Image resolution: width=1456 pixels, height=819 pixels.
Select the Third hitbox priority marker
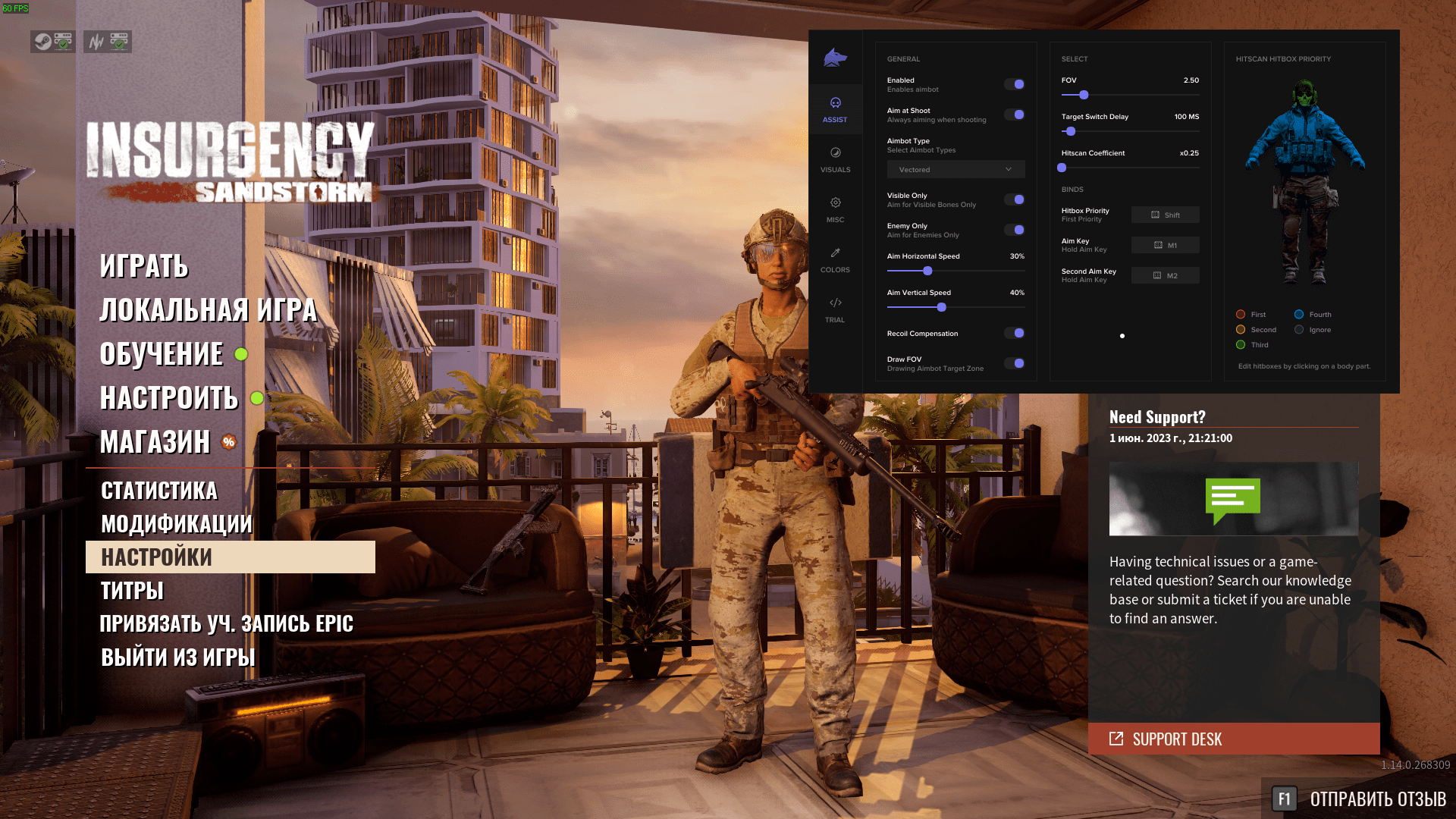pyautogui.click(x=1241, y=344)
